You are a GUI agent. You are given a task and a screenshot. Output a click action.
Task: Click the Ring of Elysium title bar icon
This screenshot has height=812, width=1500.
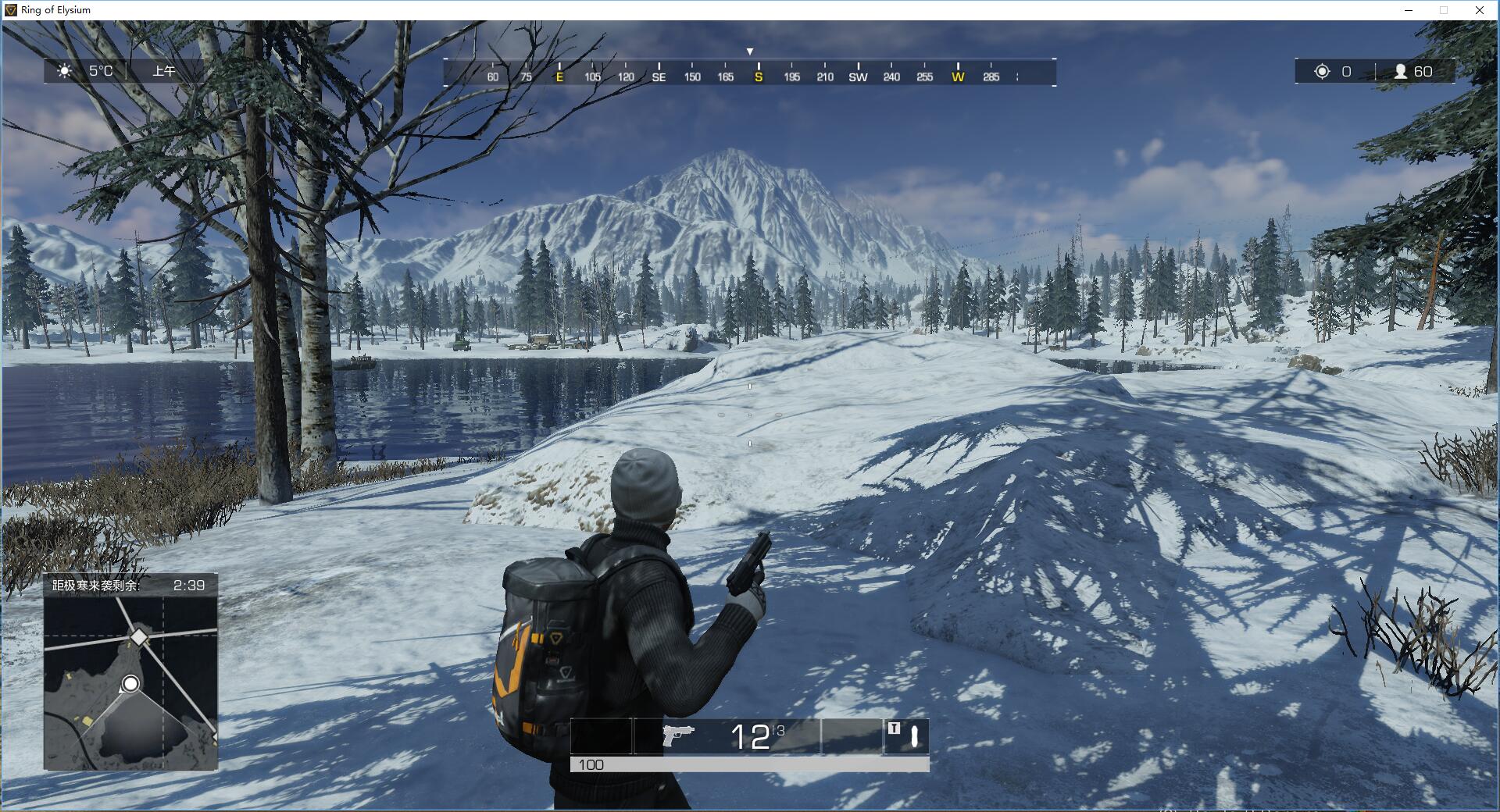11,10
